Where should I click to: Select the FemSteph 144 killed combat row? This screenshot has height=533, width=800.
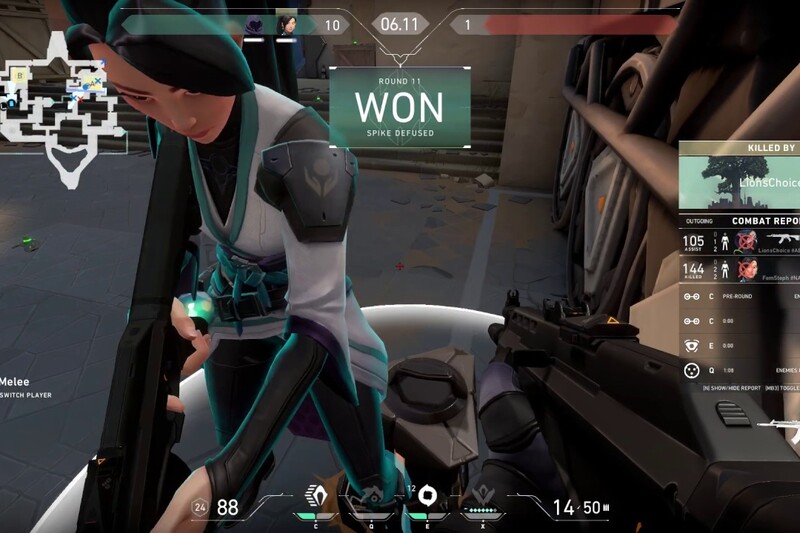(x=740, y=268)
